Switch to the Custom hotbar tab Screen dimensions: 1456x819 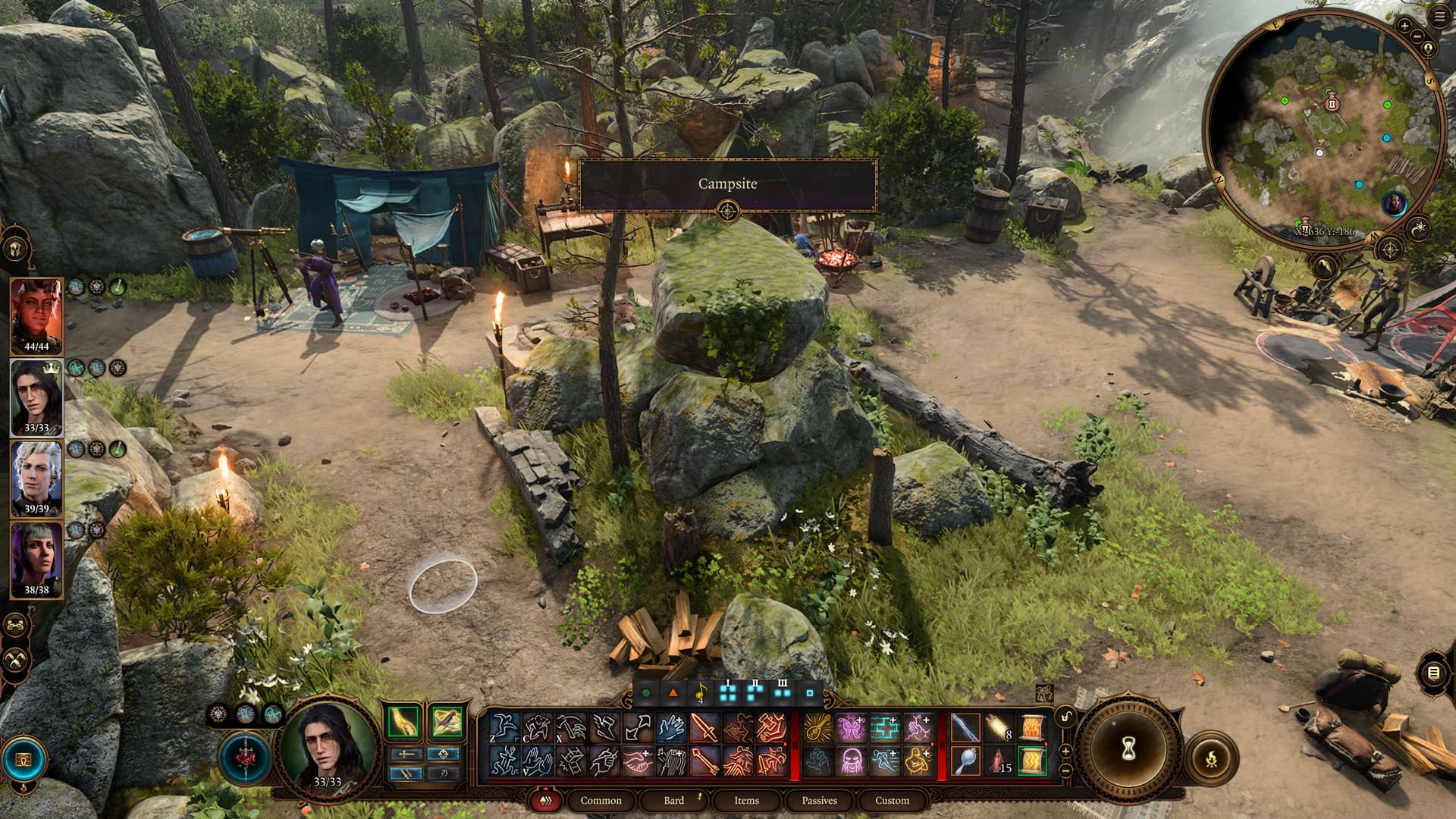[892, 800]
